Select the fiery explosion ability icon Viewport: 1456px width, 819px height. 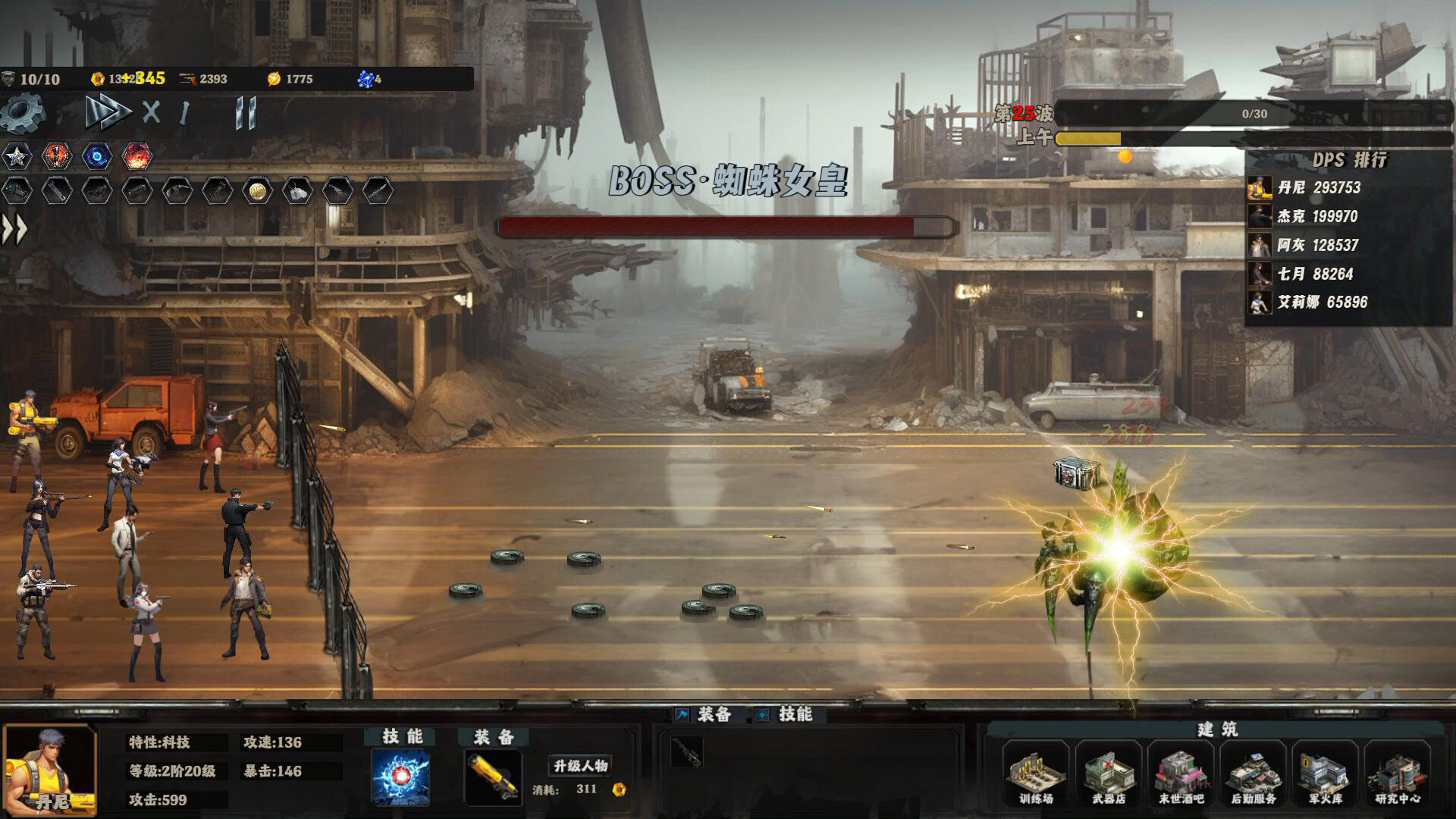[x=137, y=156]
